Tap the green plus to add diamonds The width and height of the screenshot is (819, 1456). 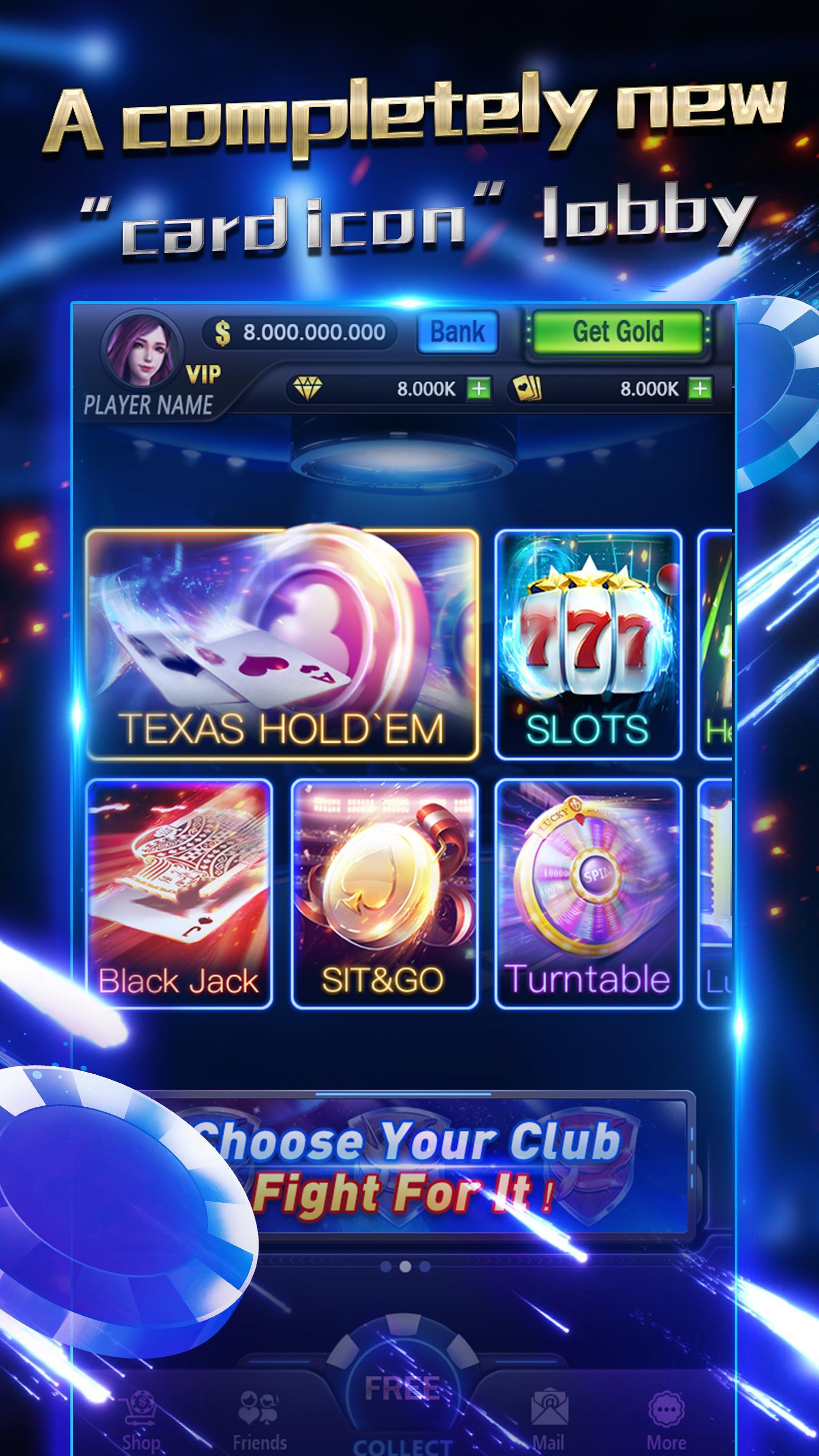tap(478, 389)
